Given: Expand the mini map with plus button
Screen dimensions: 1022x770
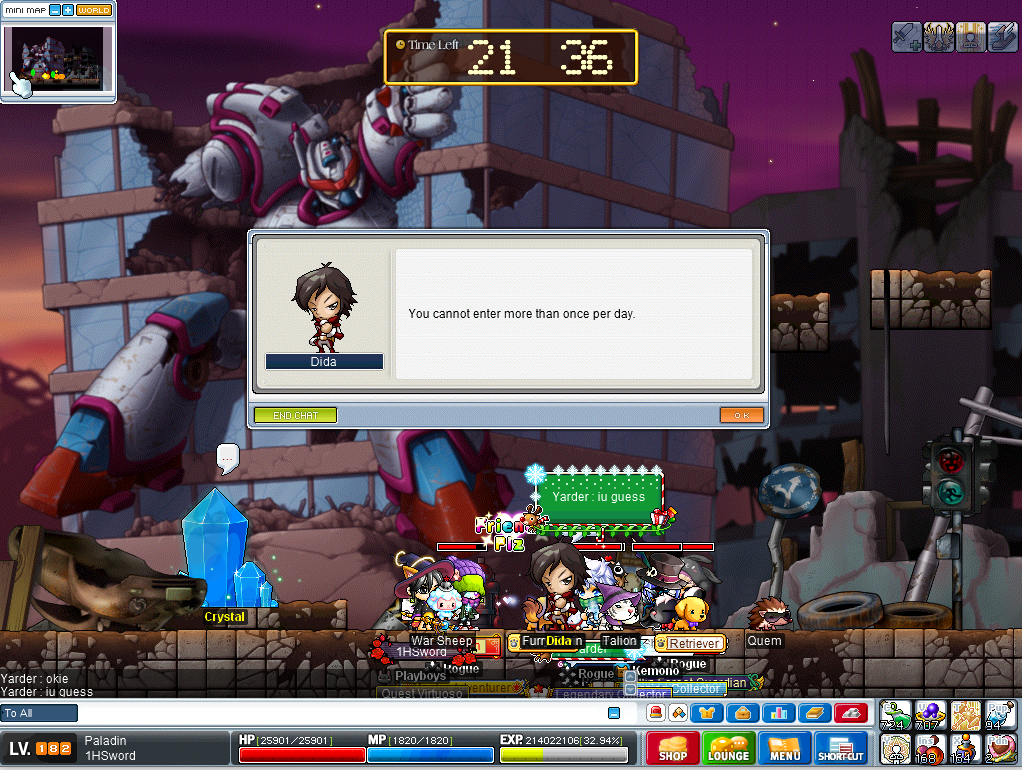Looking at the screenshot, I should (x=68, y=10).
